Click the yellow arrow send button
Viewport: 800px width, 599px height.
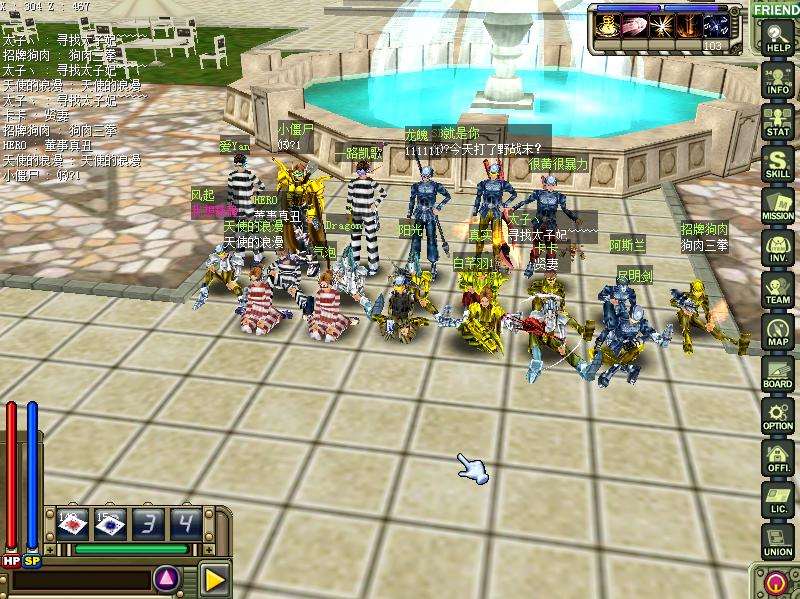pos(214,579)
